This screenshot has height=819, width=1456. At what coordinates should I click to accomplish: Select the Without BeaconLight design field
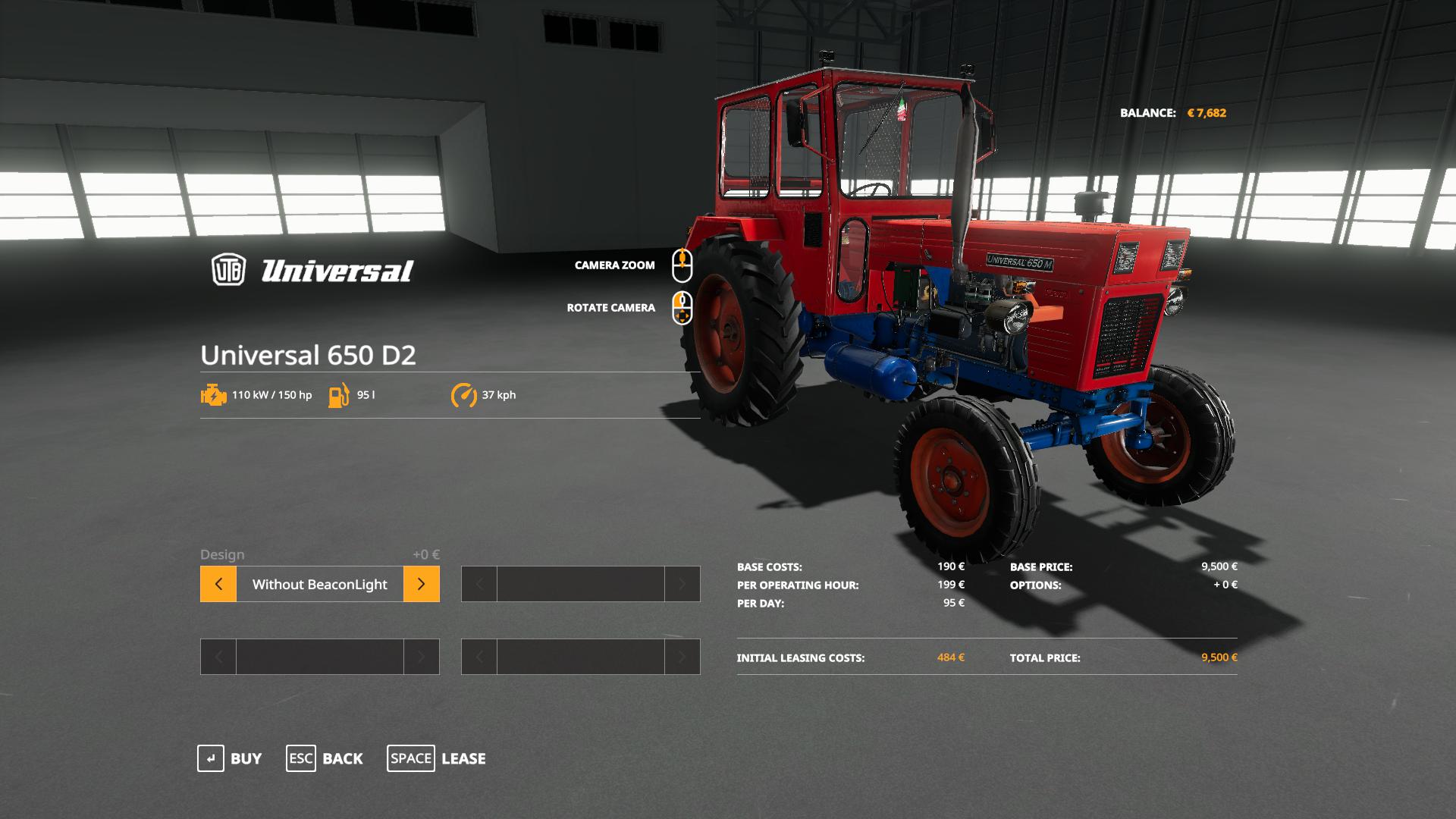(318, 584)
